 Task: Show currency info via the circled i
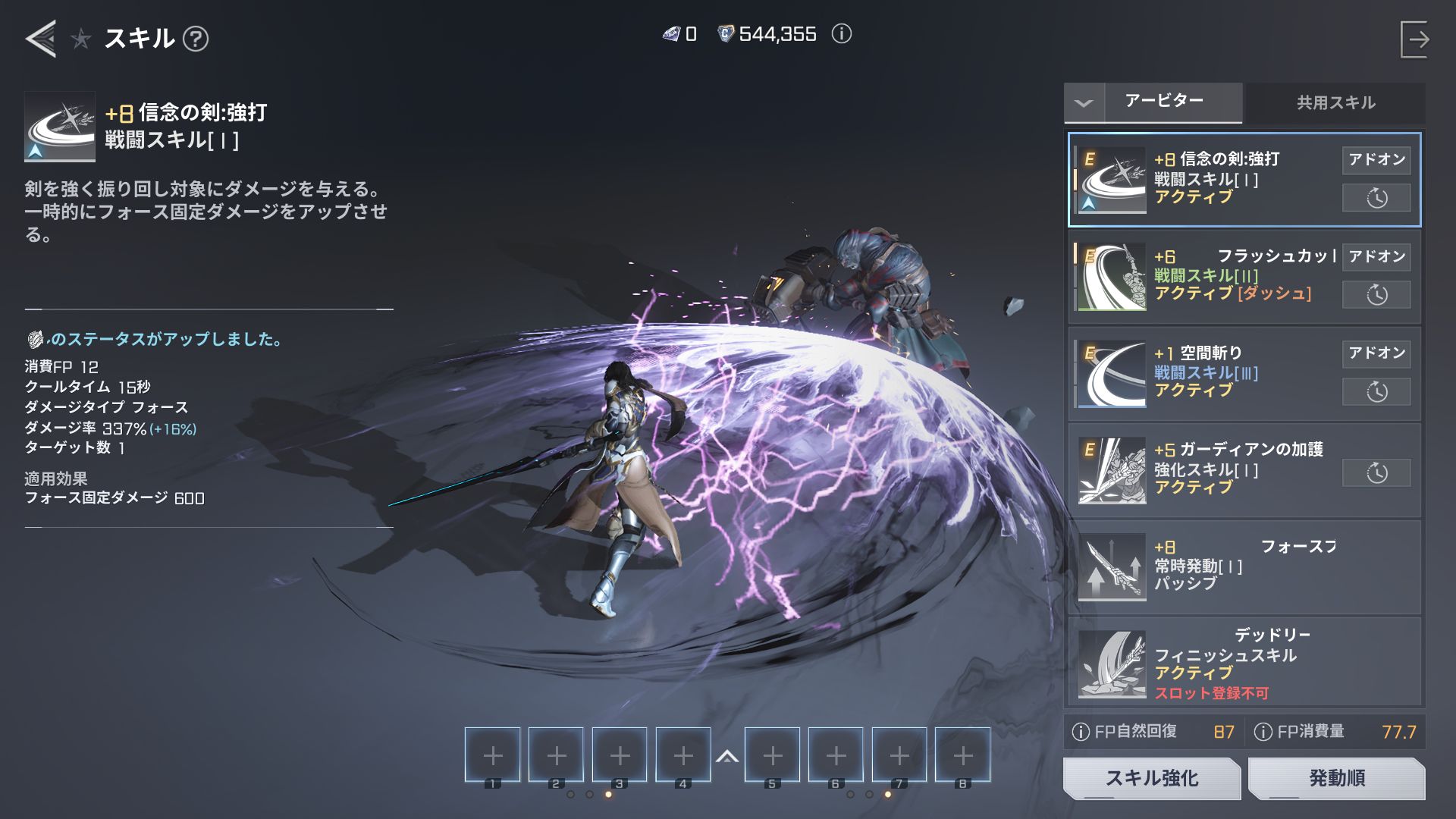[x=842, y=34]
